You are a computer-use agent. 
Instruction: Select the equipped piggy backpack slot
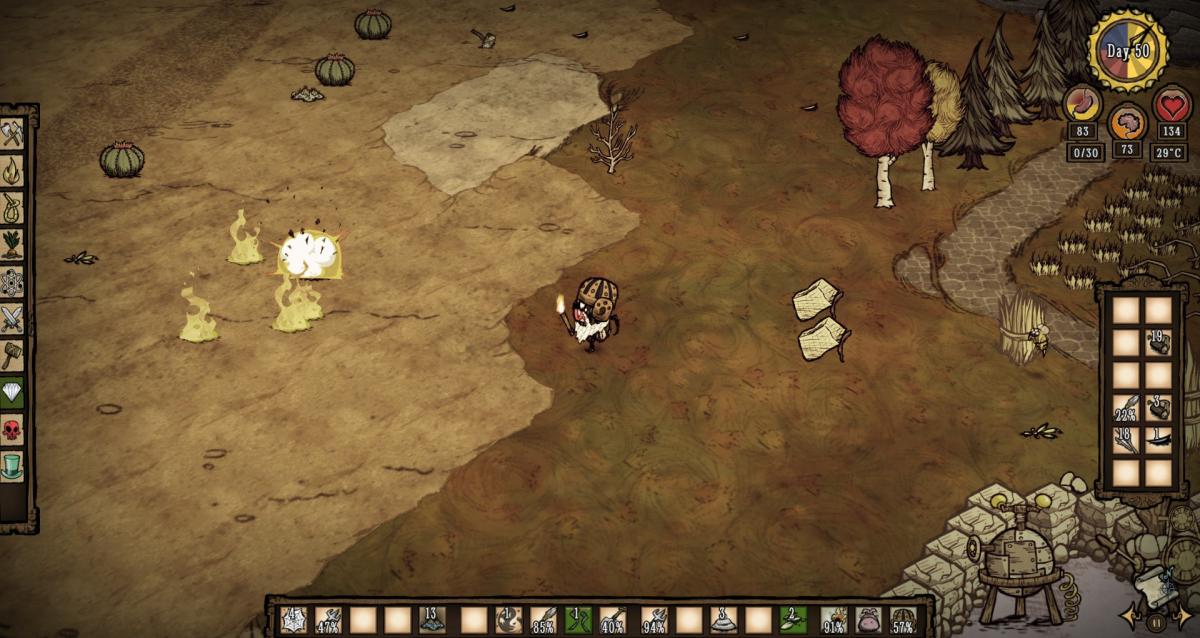pyautogui.click(x=868, y=619)
